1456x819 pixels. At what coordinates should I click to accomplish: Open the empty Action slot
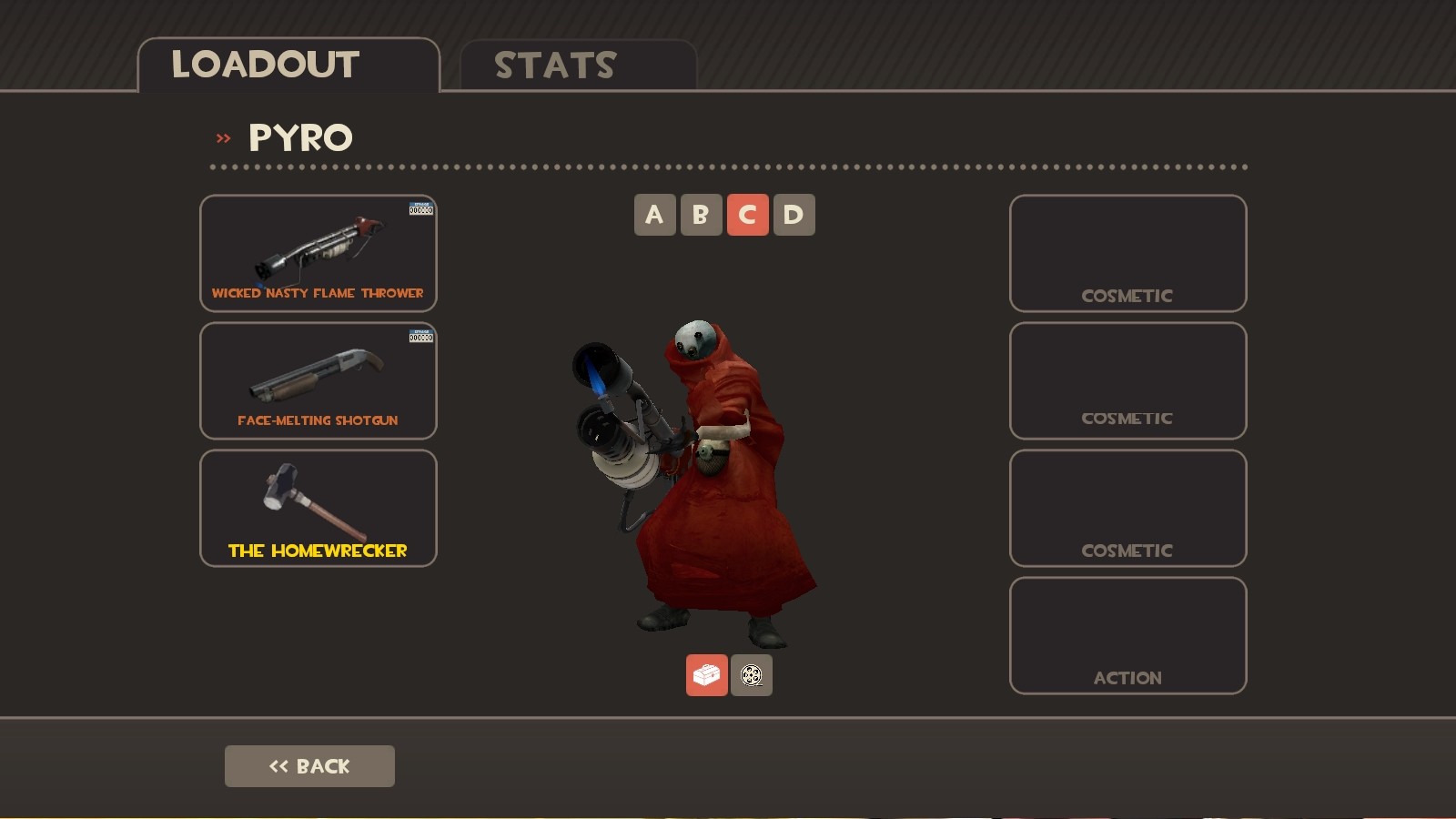point(1127,635)
